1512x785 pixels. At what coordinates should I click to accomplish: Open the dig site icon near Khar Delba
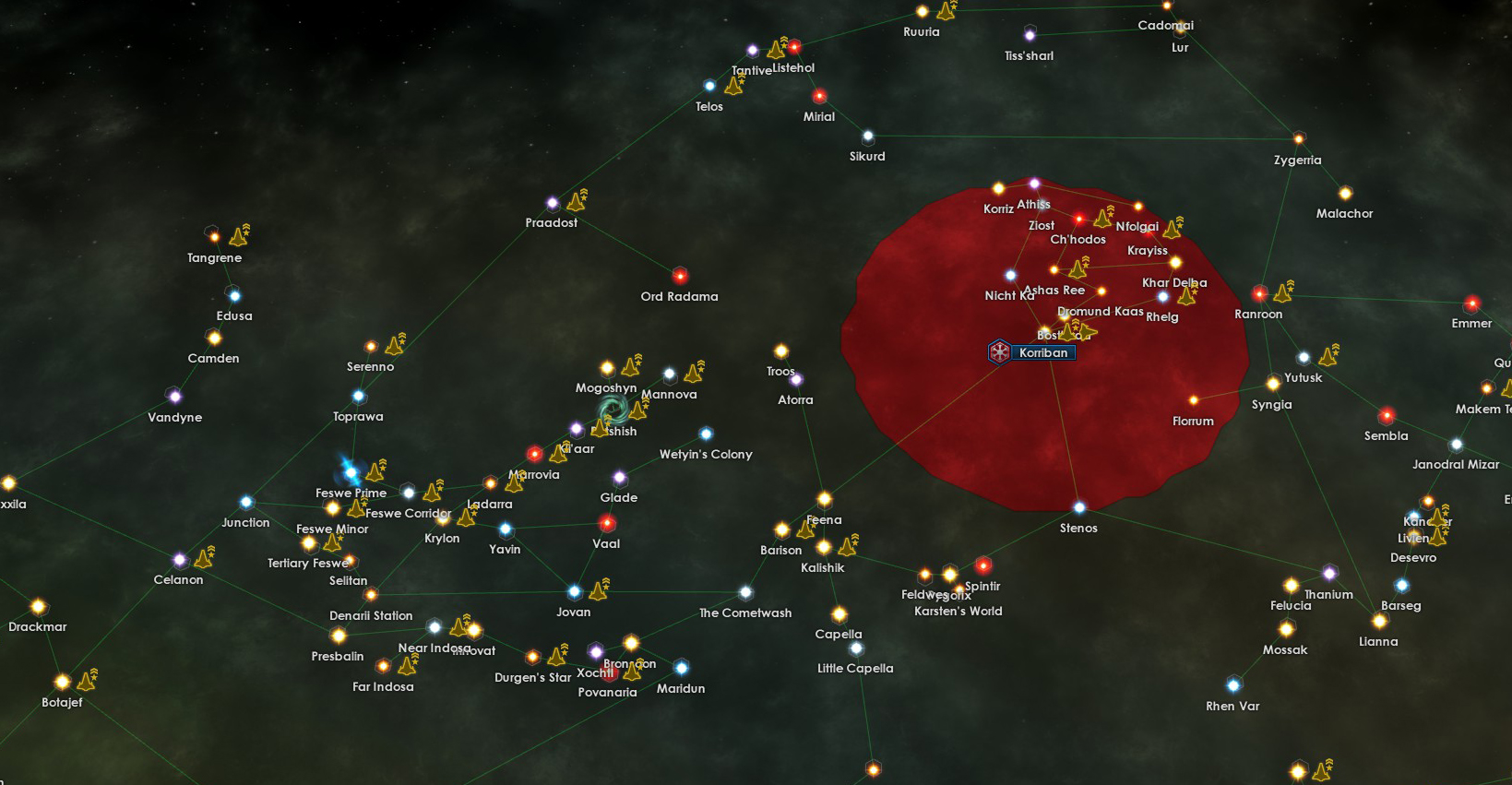click(x=1187, y=298)
